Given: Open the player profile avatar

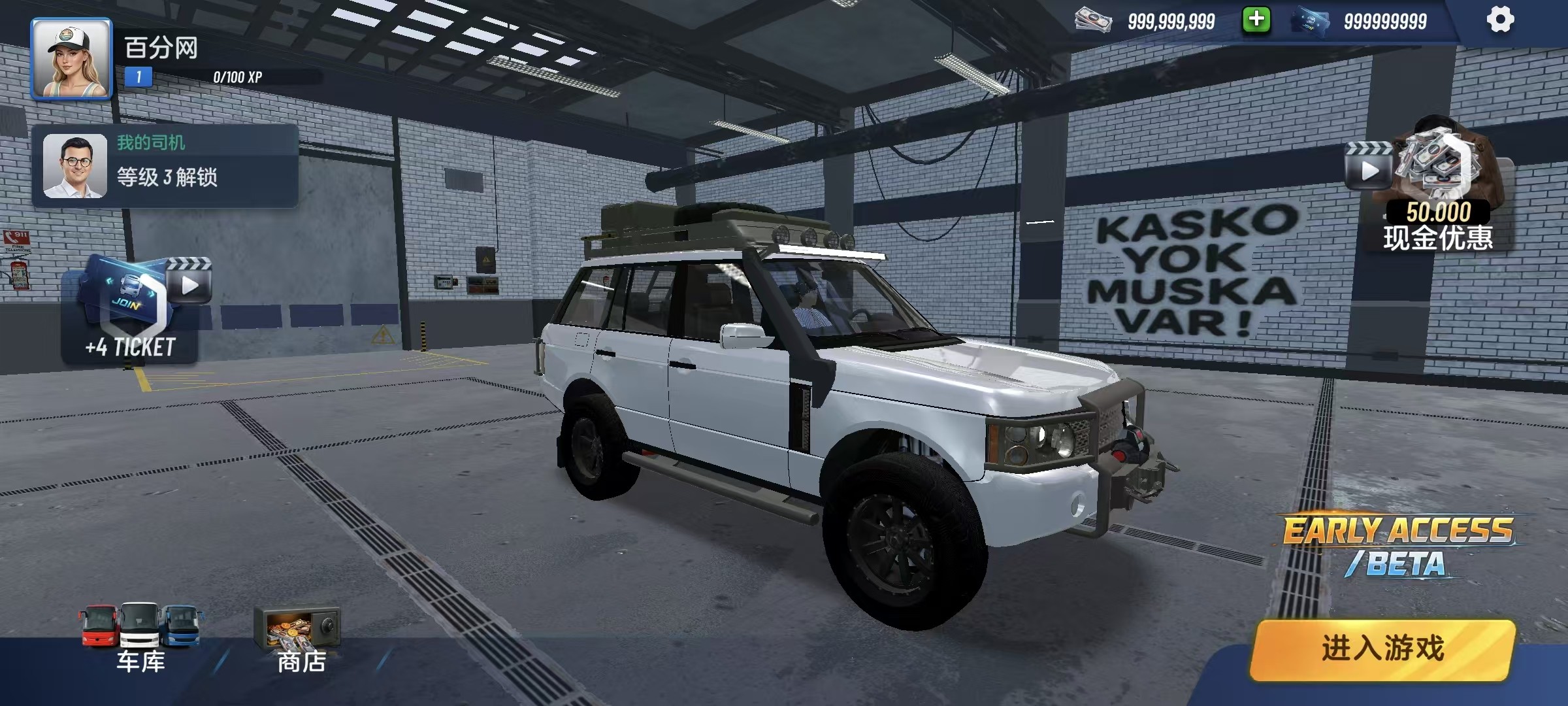Looking at the screenshot, I should click(72, 59).
